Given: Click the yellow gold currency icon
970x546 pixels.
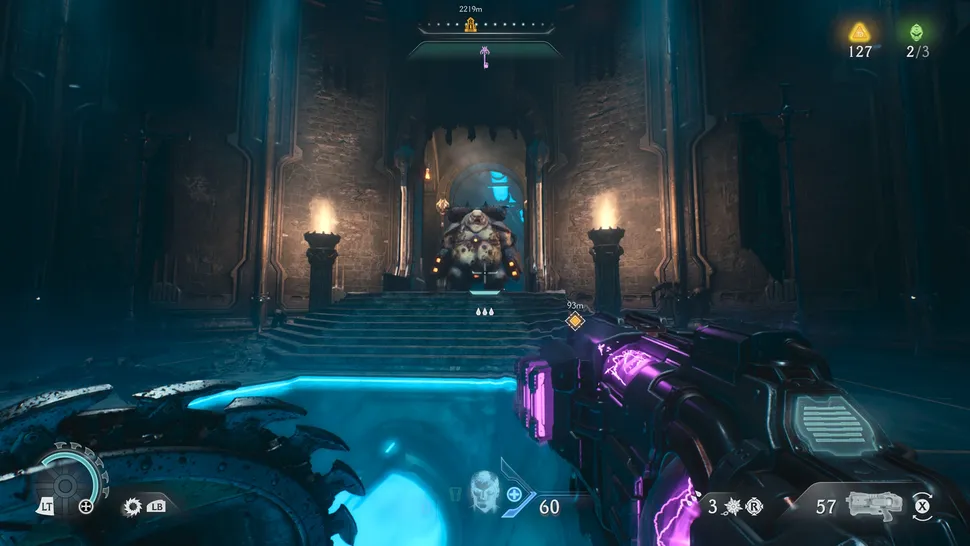Looking at the screenshot, I should (859, 31).
